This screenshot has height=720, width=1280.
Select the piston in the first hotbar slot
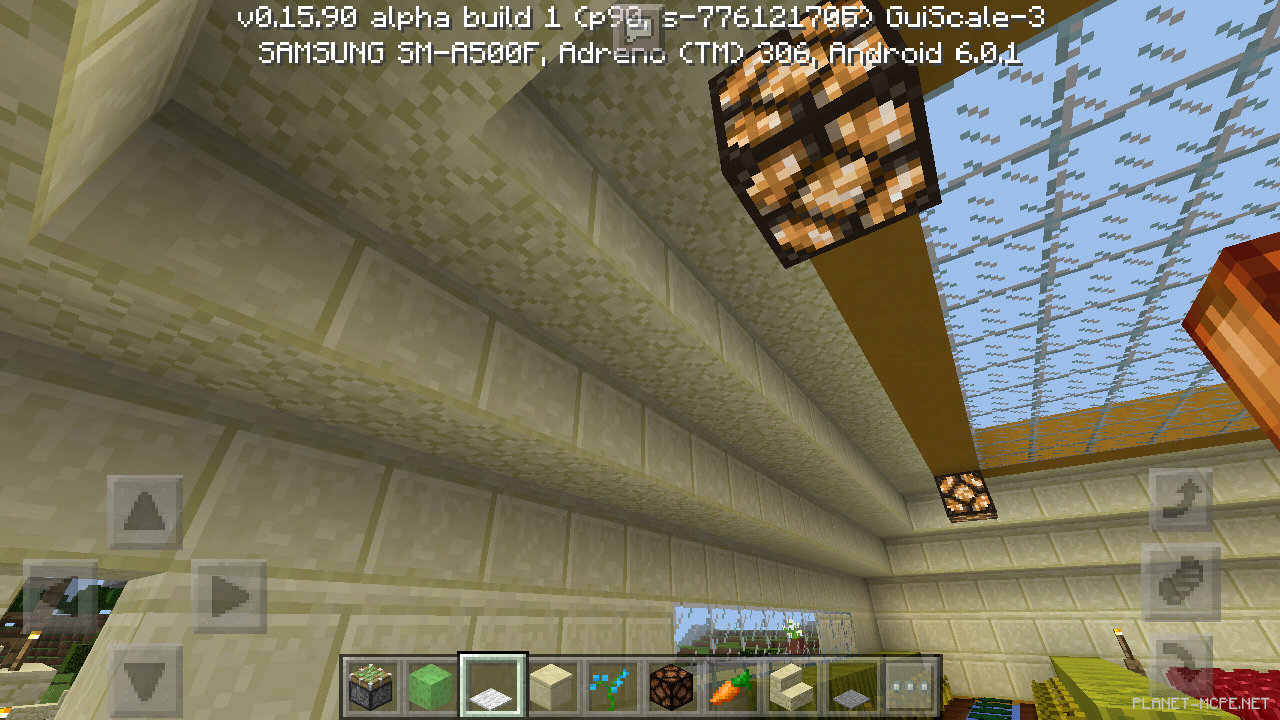tap(371, 684)
